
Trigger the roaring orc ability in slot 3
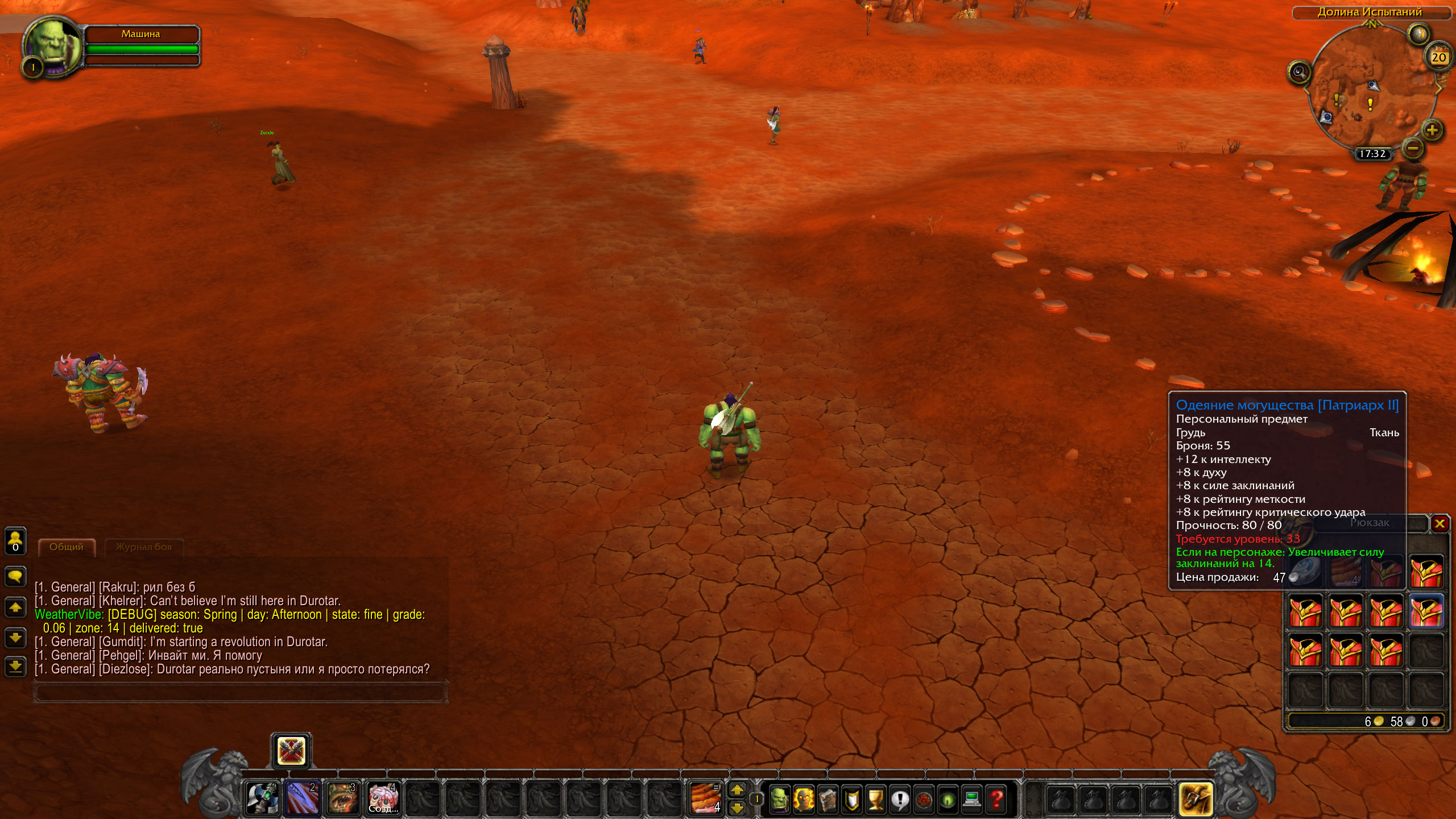click(x=342, y=797)
